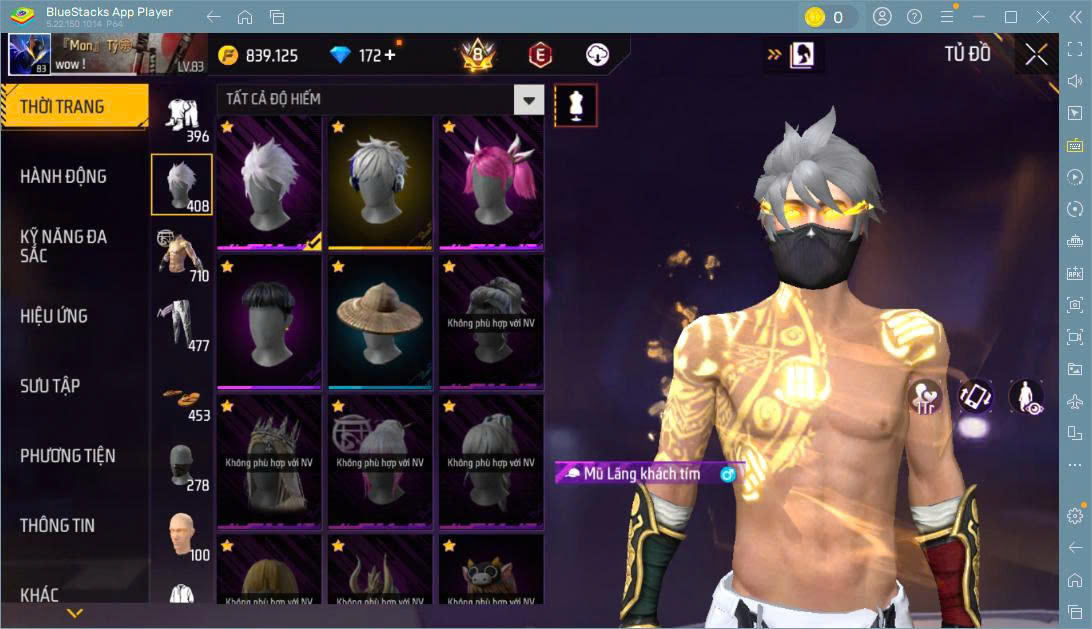Maximize the BlueStacks window
This screenshot has height=629, width=1092.
pyautogui.click(x=1010, y=17)
